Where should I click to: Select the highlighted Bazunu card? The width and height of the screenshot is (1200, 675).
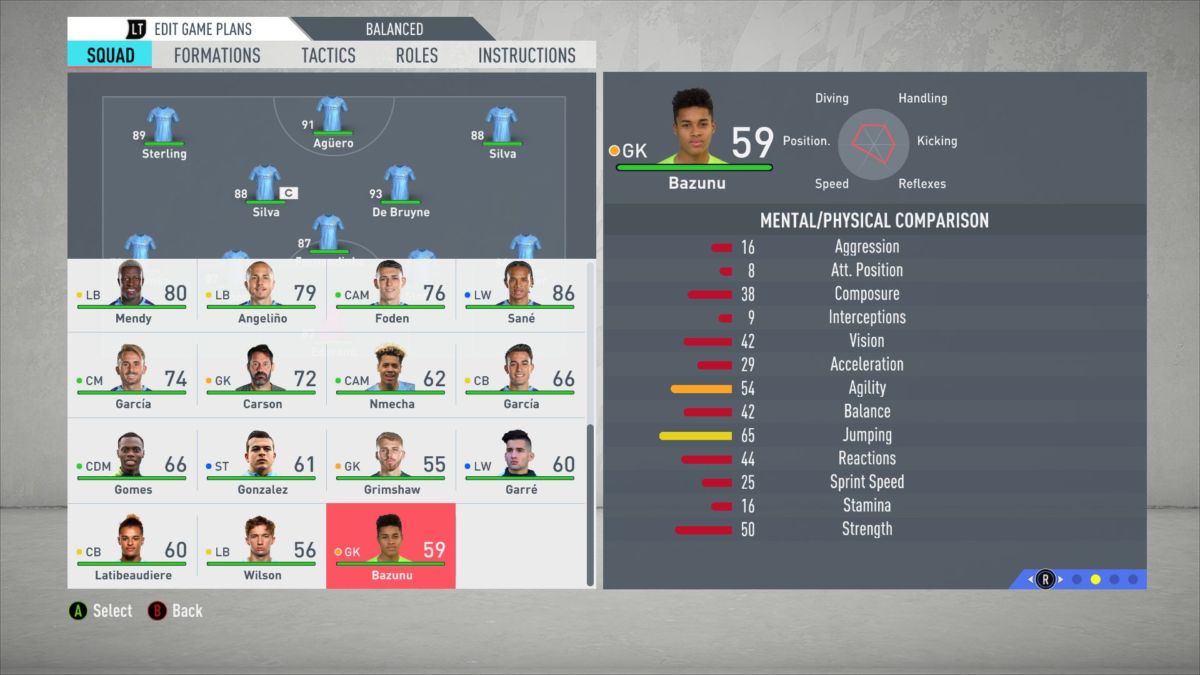(391, 546)
